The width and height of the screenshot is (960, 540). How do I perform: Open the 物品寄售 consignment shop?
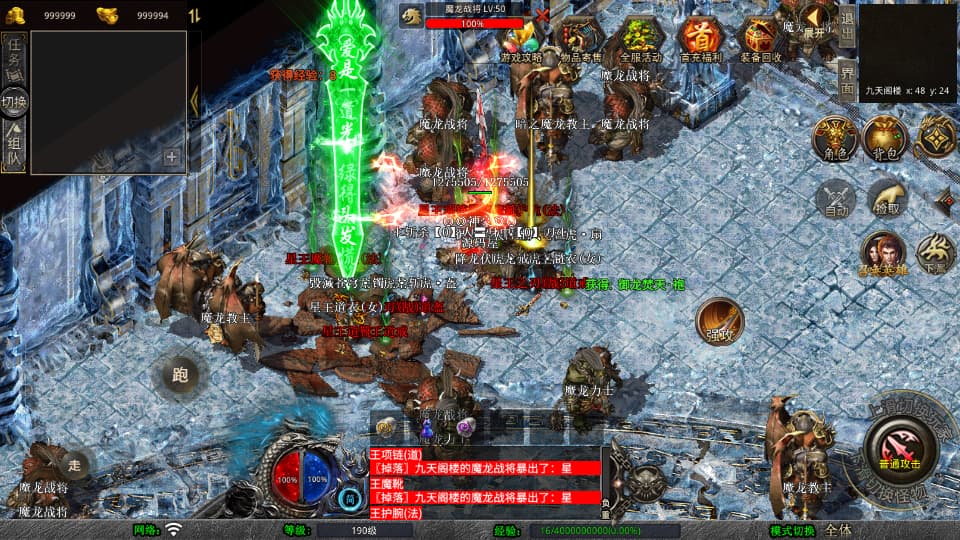coord(580,40)
